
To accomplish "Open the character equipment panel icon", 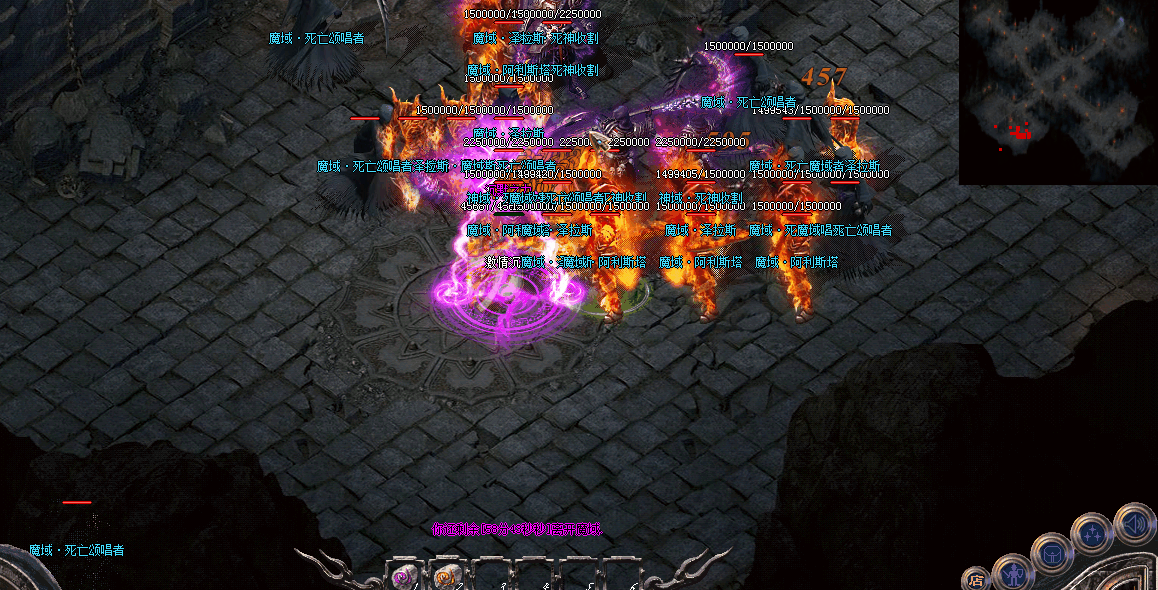I will tap(1013, 573).
